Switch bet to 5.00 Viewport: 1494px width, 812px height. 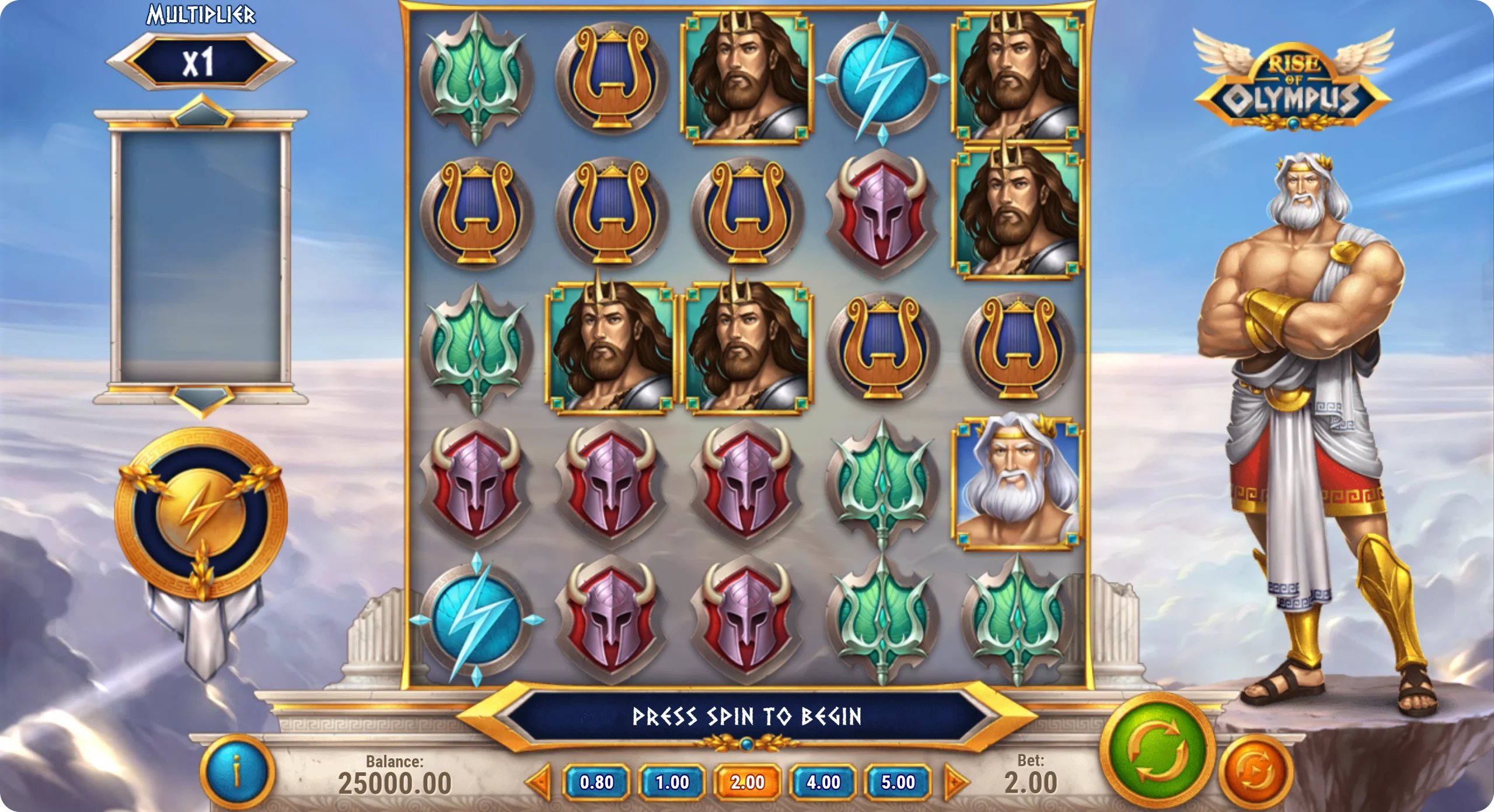point(898,782)
